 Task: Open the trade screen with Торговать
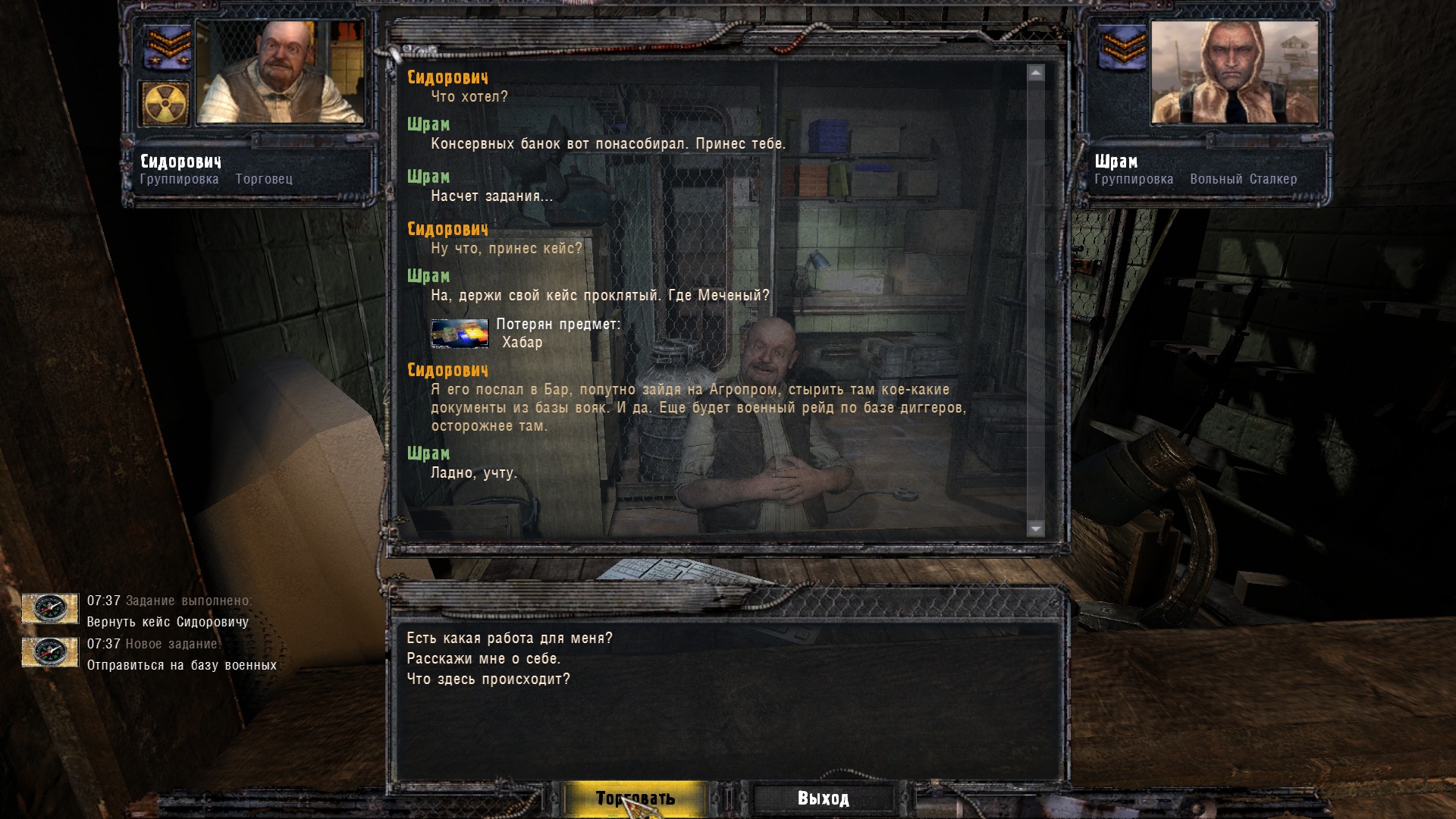click(x=635, y=799)
